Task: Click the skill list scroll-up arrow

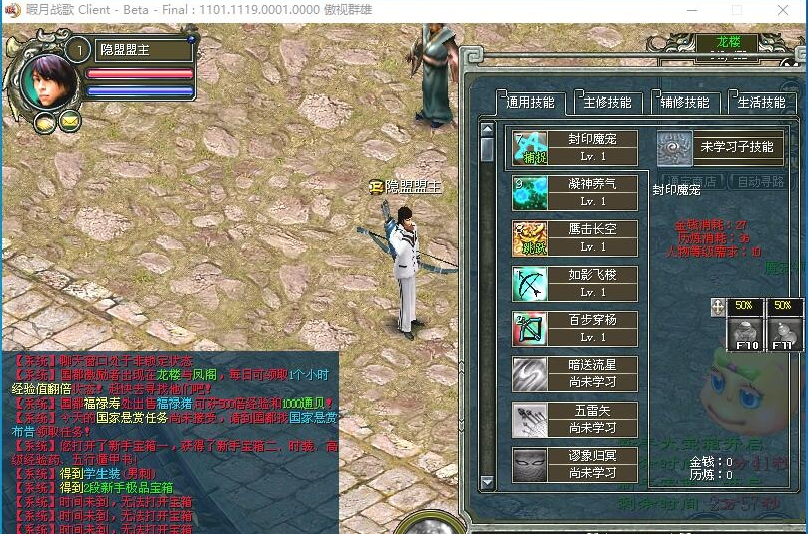Action: pos(487,128)
